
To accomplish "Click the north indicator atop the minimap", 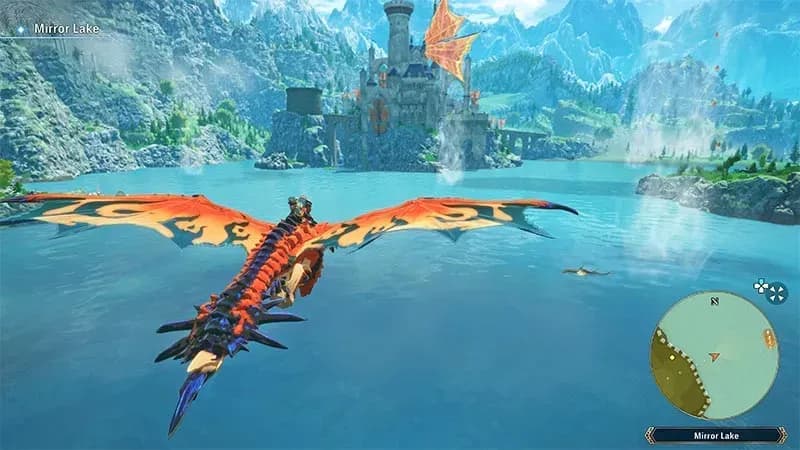I will (x=714, y=299).
